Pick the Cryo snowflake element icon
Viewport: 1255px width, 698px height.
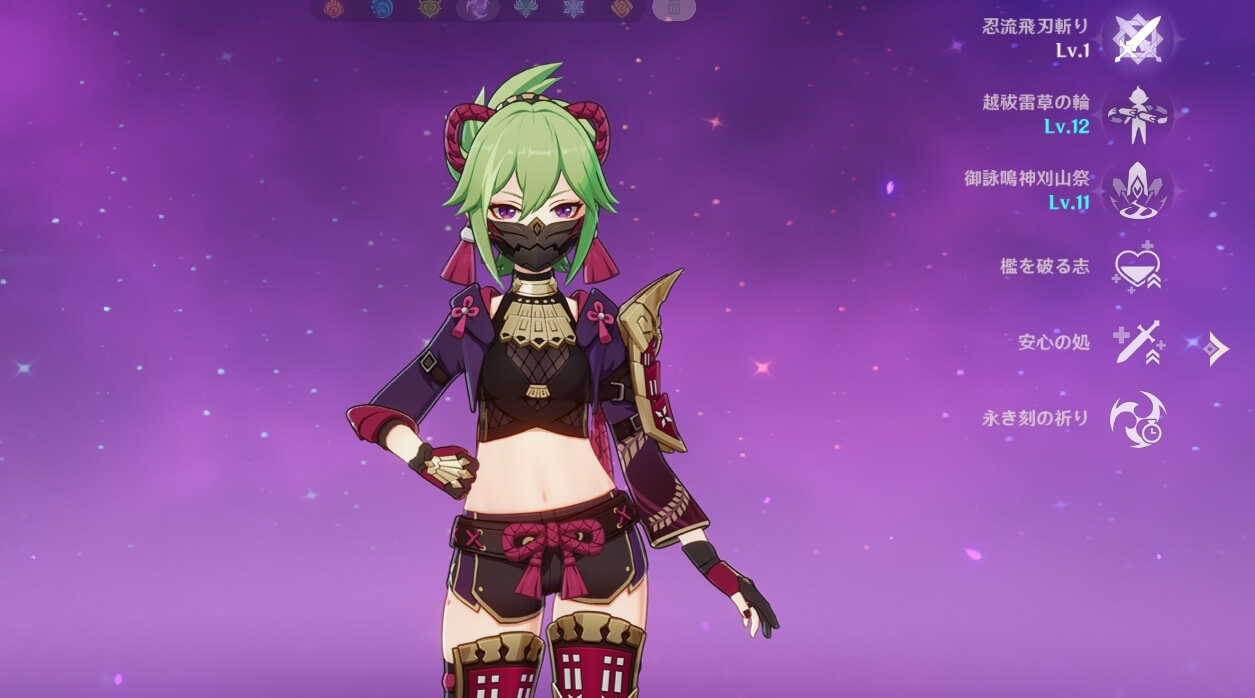(573, 9)
